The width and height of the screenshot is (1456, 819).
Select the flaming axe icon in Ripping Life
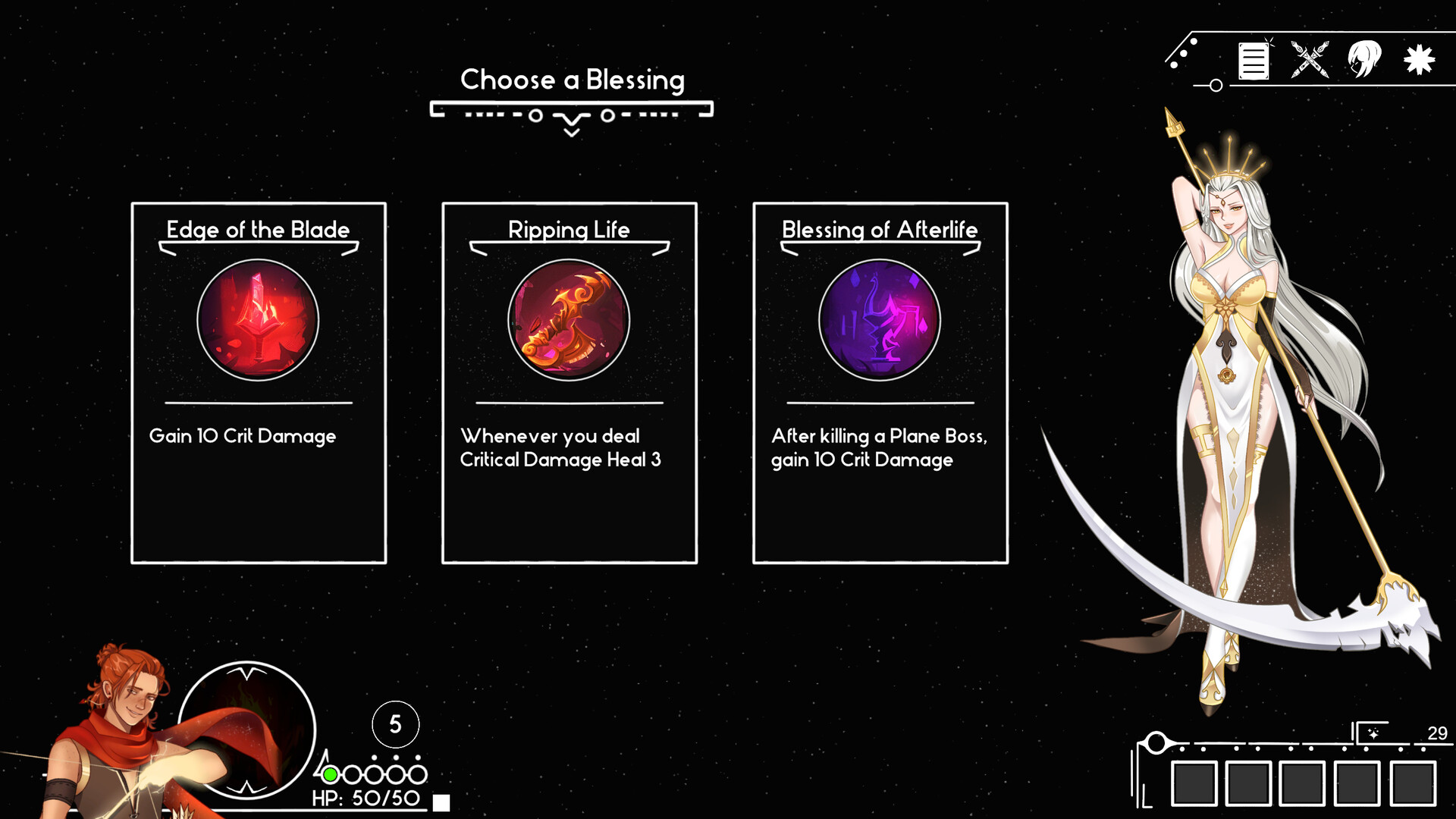[x=570, y=320]
